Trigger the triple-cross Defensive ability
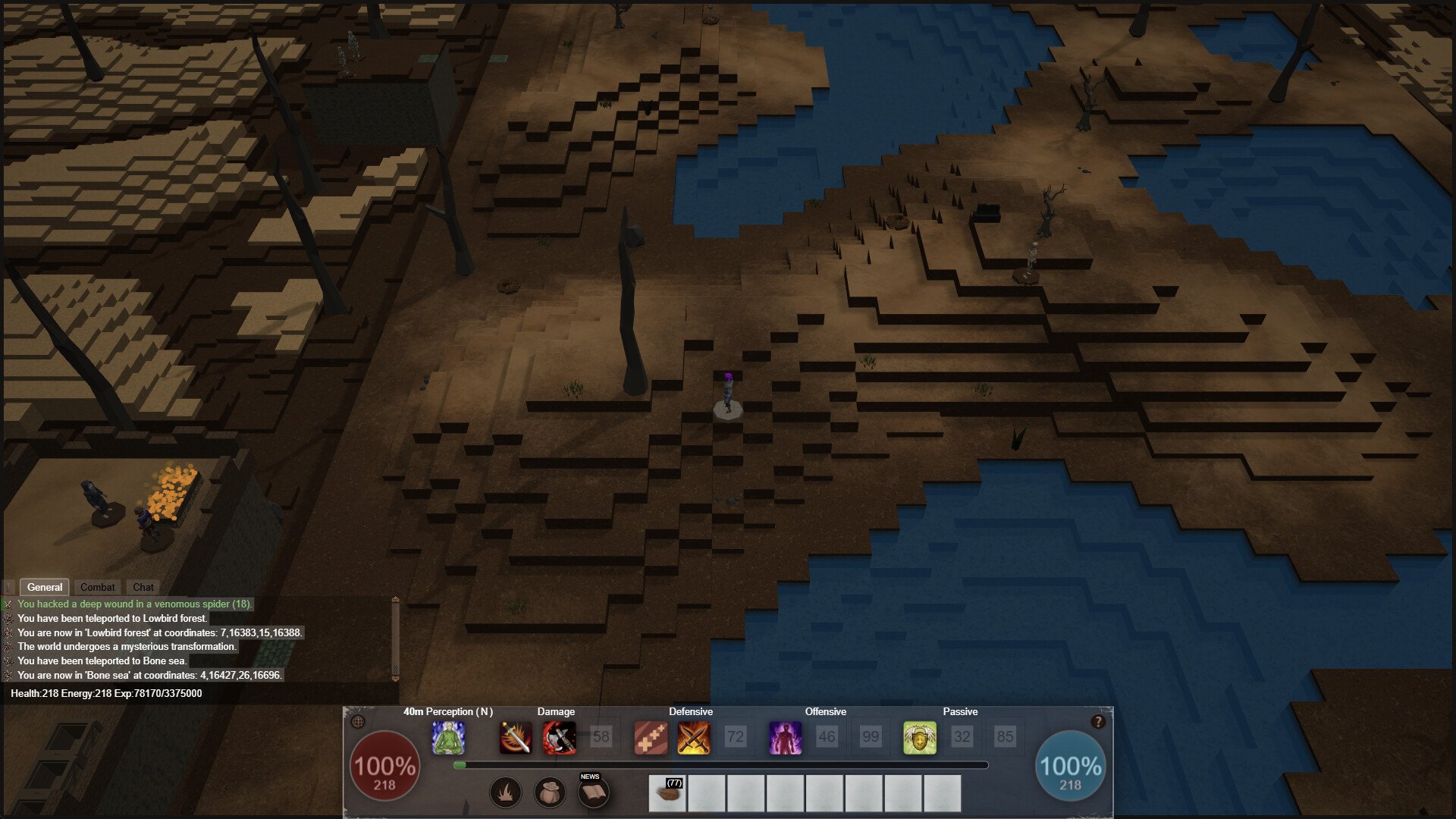The height and width of the screenshot is (819, 1456). point(651,737)
